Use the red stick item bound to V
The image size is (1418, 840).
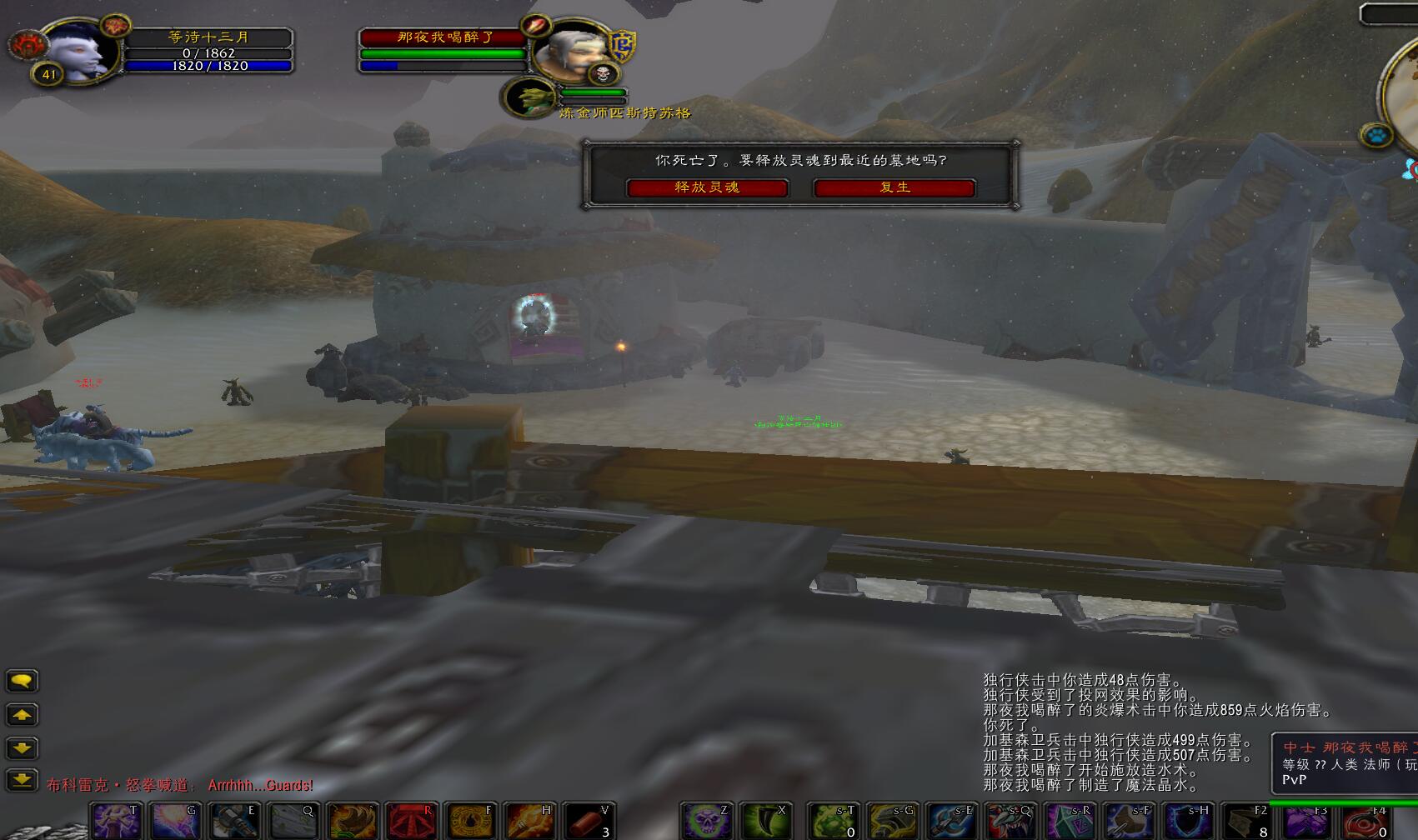[589, 822]
